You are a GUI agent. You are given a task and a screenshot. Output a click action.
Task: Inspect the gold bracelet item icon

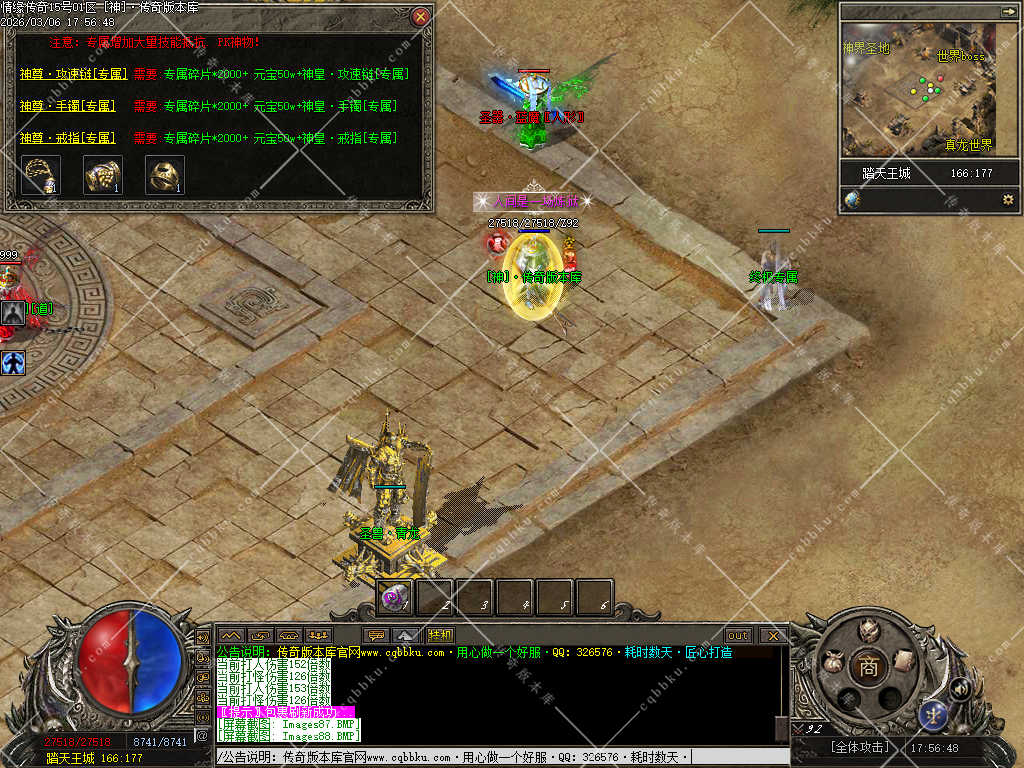(x=102, y=175)
